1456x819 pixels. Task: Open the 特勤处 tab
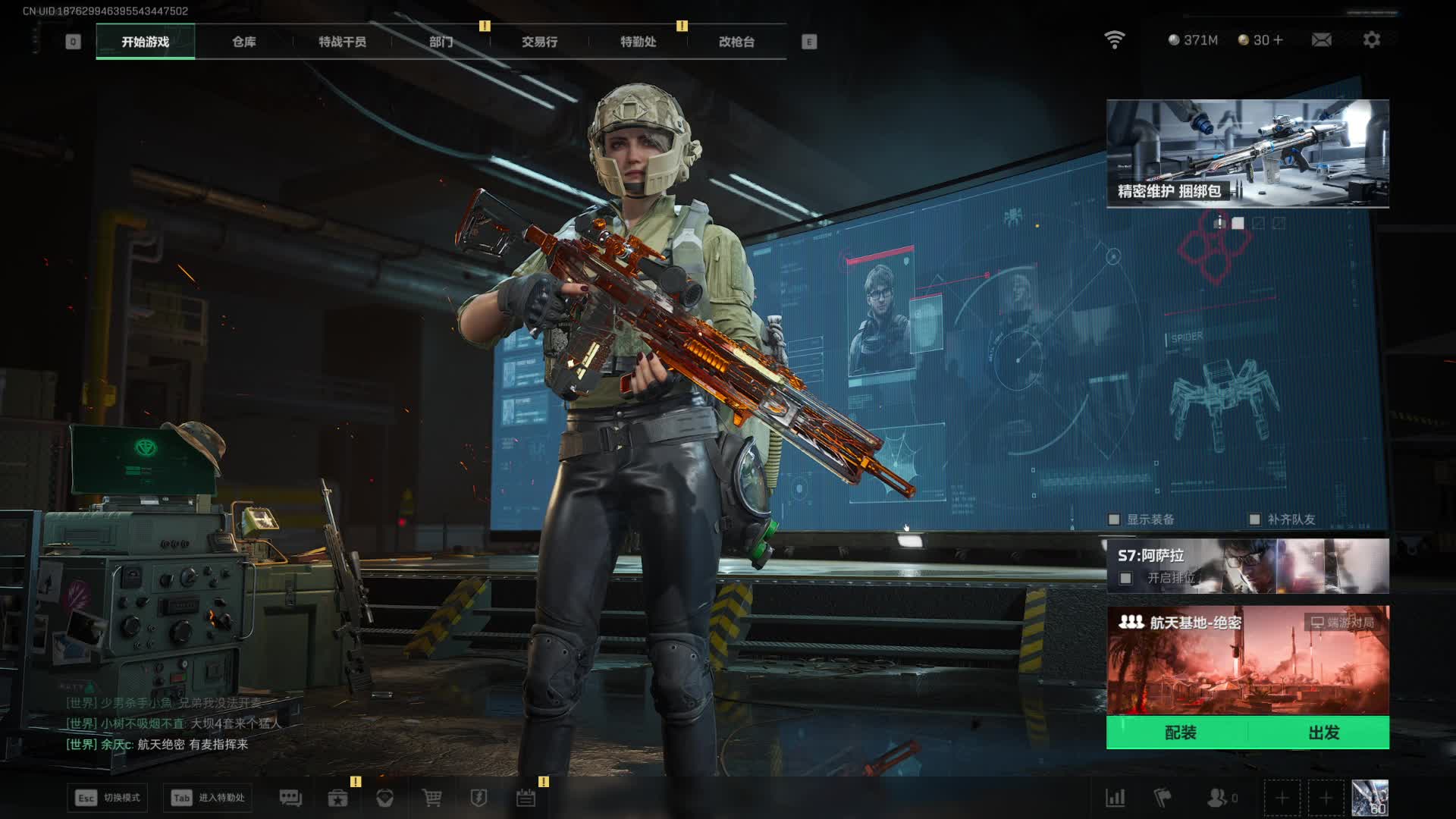(x=638, y=42)
